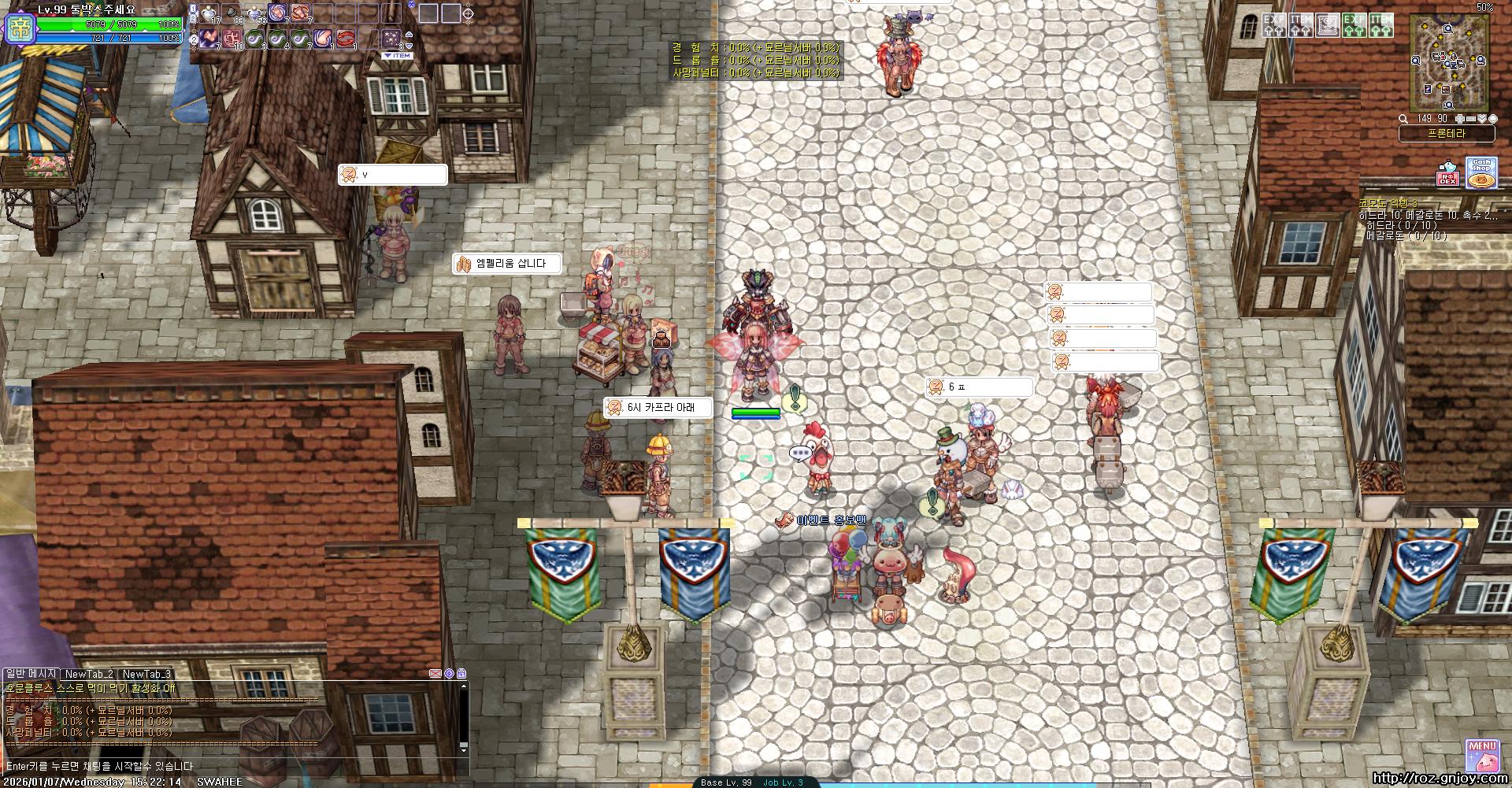Switch to the NewTab_3 chat tab
The width and height of the screenshot is (1512, 788).
[146, 674]
